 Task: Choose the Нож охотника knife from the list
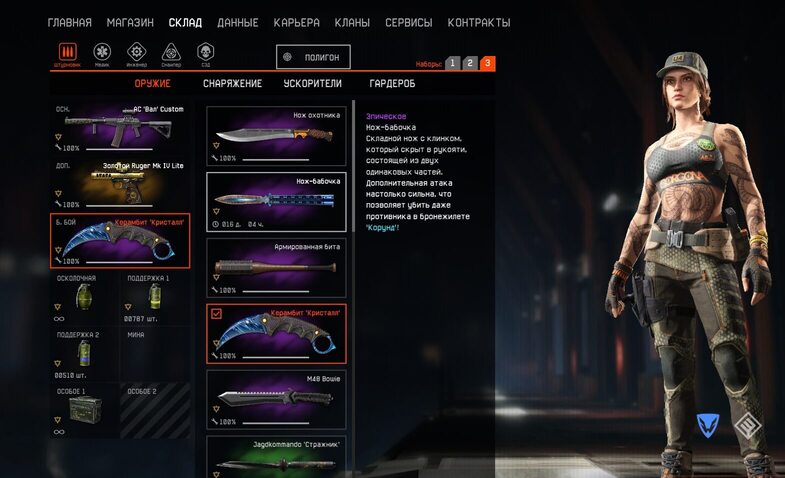[276, 136]
